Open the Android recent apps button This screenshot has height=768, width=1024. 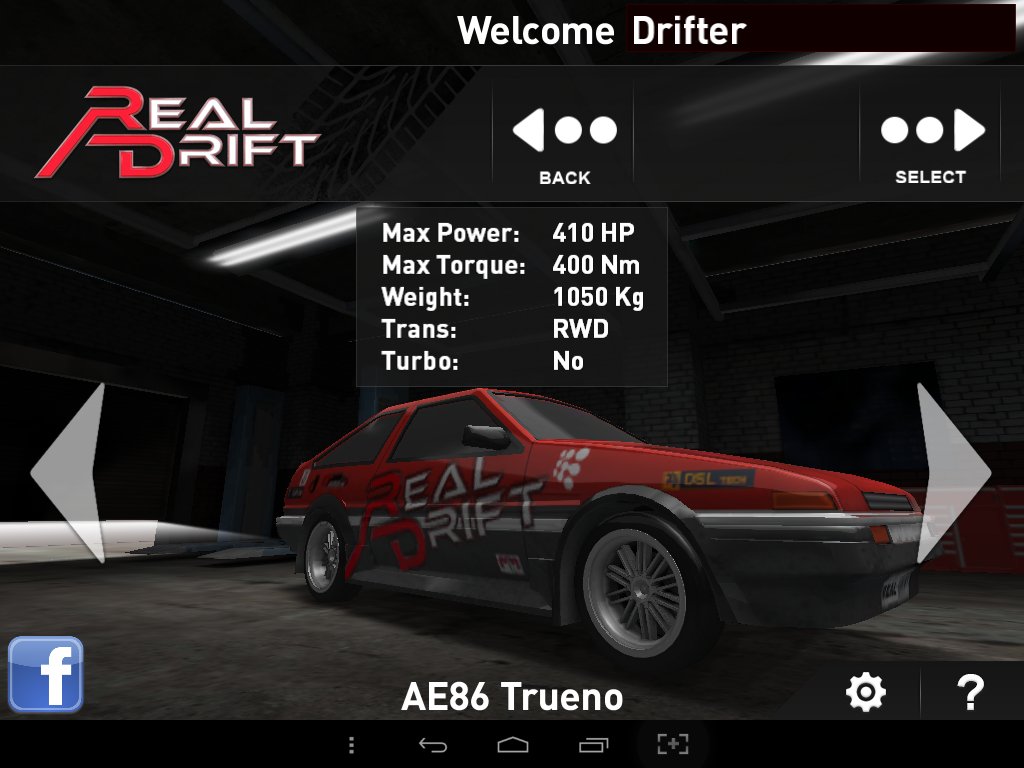(x=593, y=744)
